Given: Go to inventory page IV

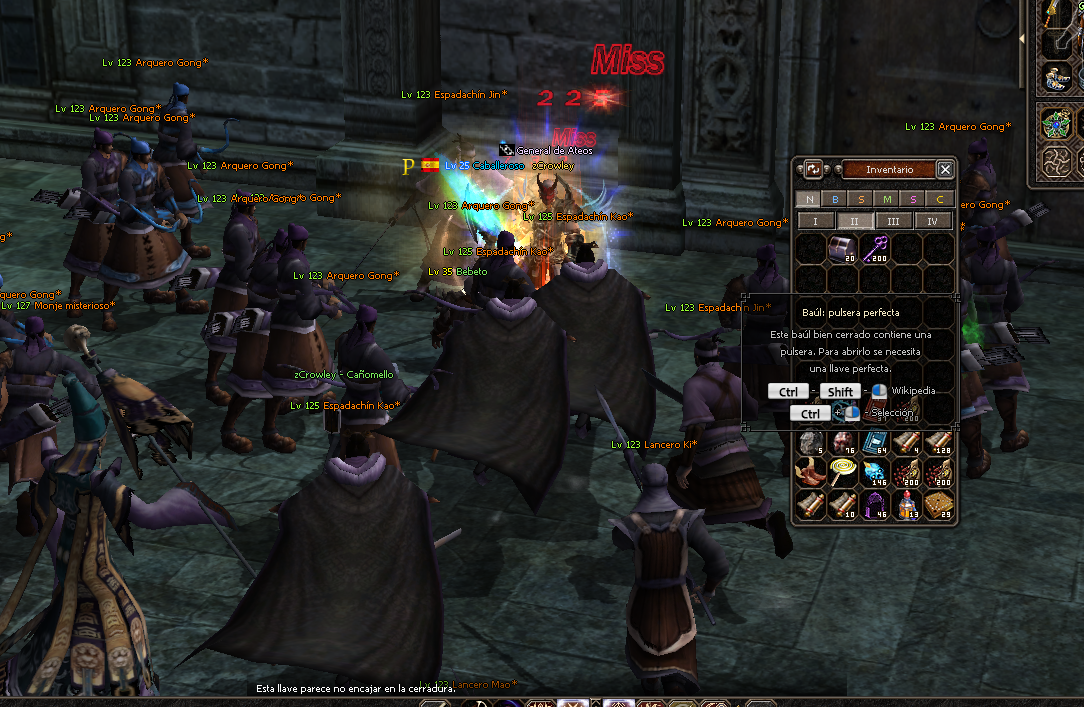Looking at the screenshot, I should click(932, 221).
